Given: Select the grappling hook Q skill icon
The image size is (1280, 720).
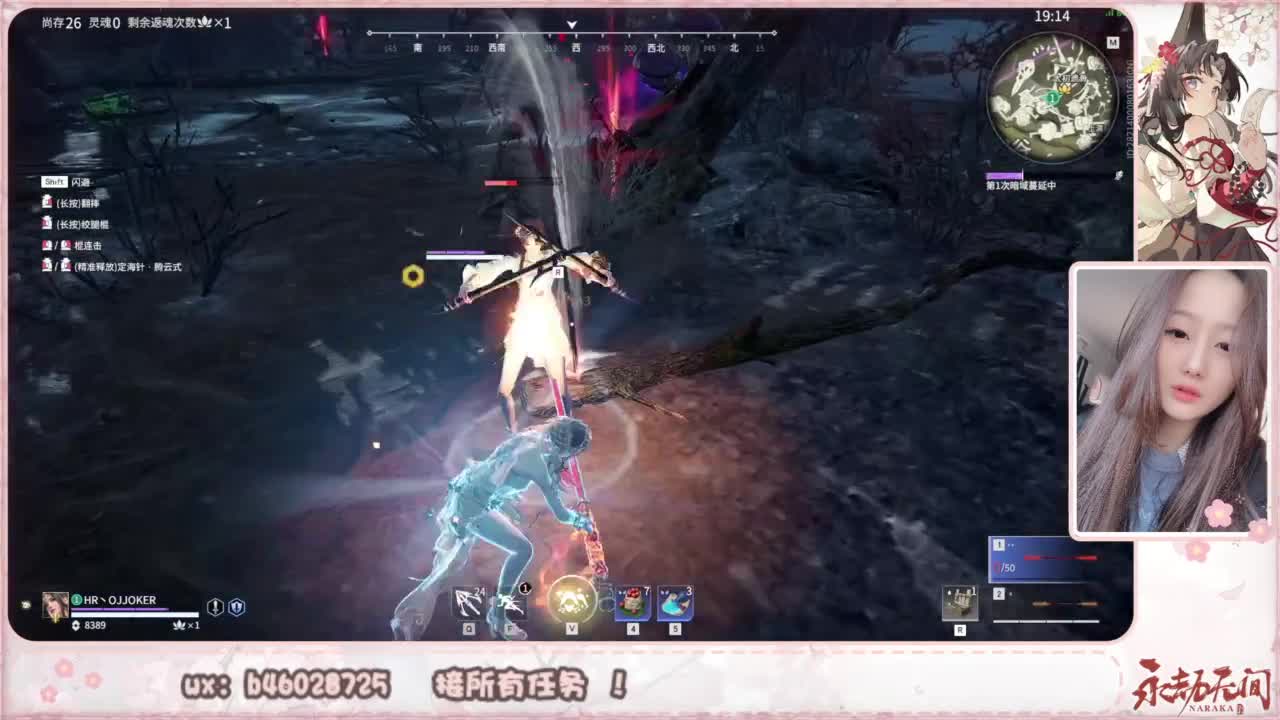Looking at the screenshot, I should tap(468, 602).
